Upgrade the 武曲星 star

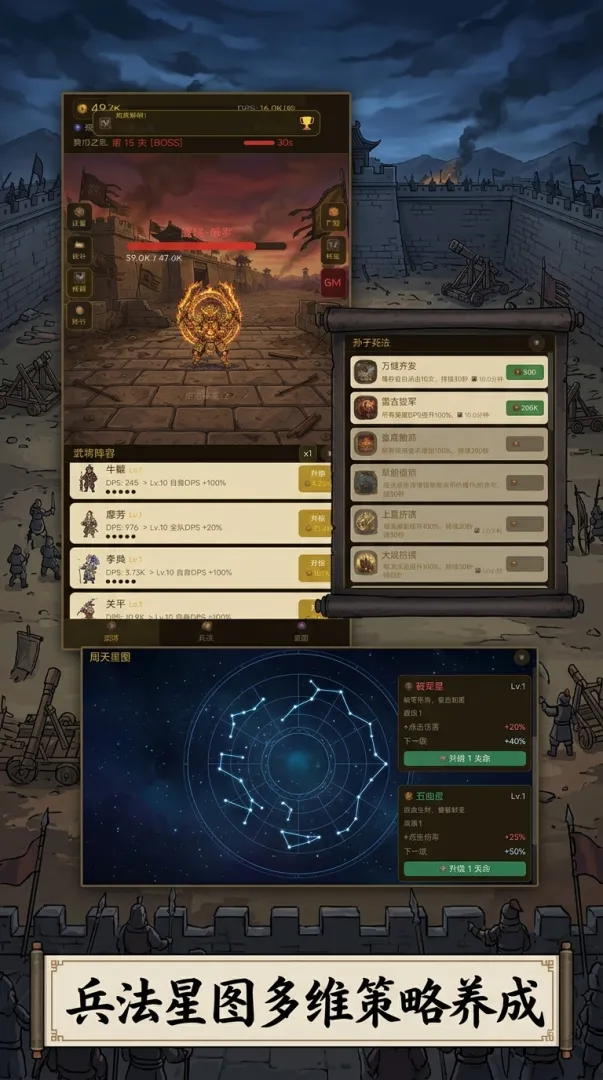point(465,868)
